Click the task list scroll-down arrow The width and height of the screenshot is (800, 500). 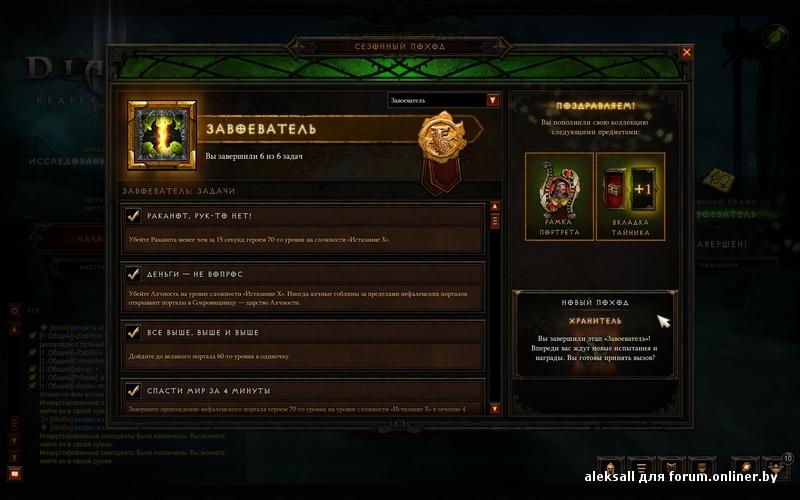pyautogui.click(x=494, y=408)
